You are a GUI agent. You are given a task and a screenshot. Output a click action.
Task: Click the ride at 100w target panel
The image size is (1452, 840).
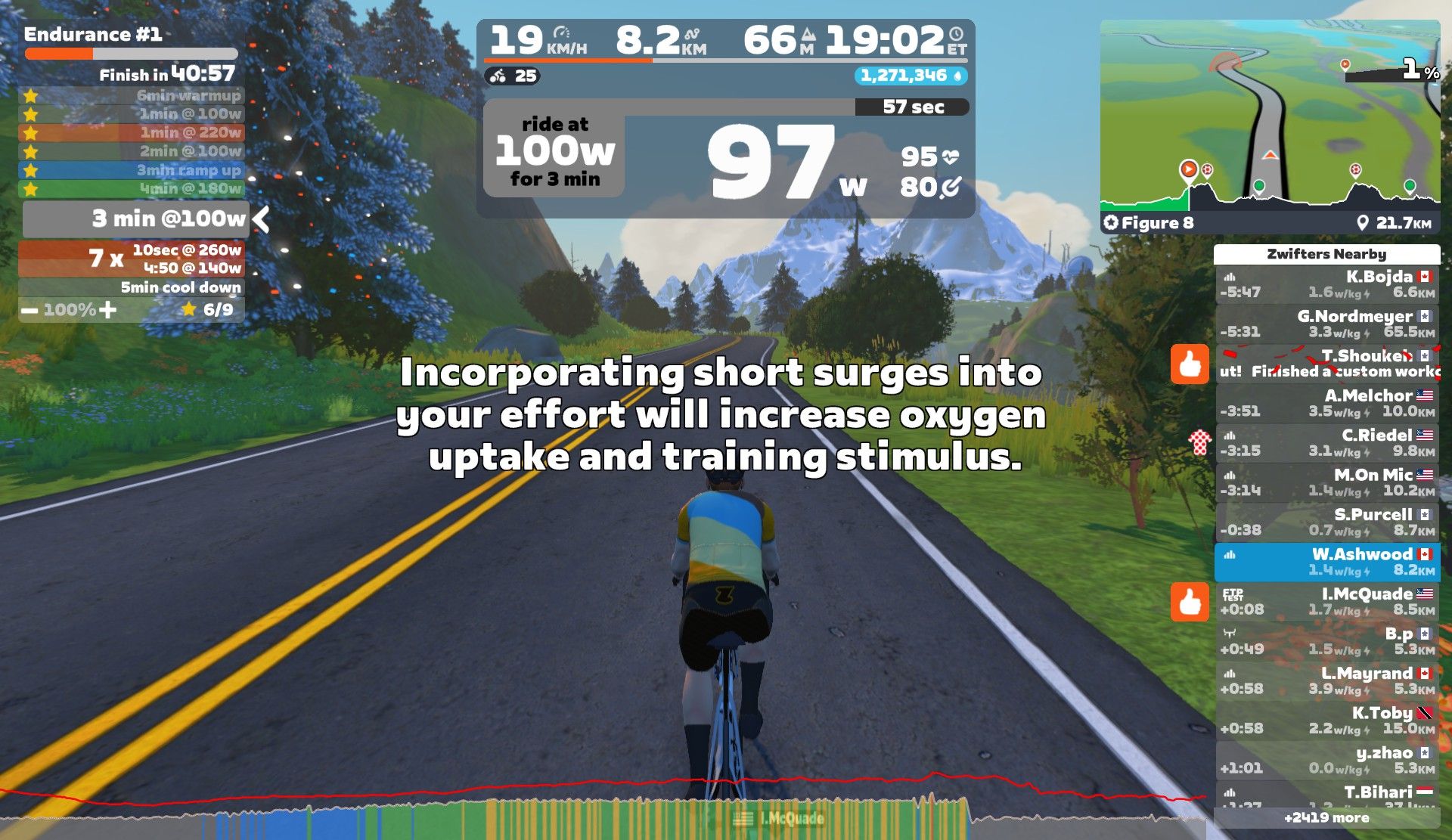[554, 152]
